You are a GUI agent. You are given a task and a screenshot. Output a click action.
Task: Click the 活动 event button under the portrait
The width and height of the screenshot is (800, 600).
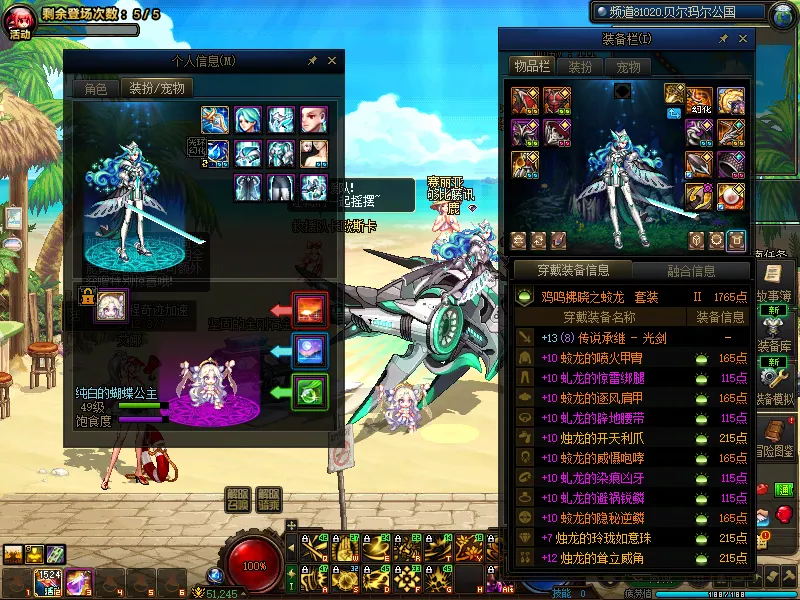20,33
